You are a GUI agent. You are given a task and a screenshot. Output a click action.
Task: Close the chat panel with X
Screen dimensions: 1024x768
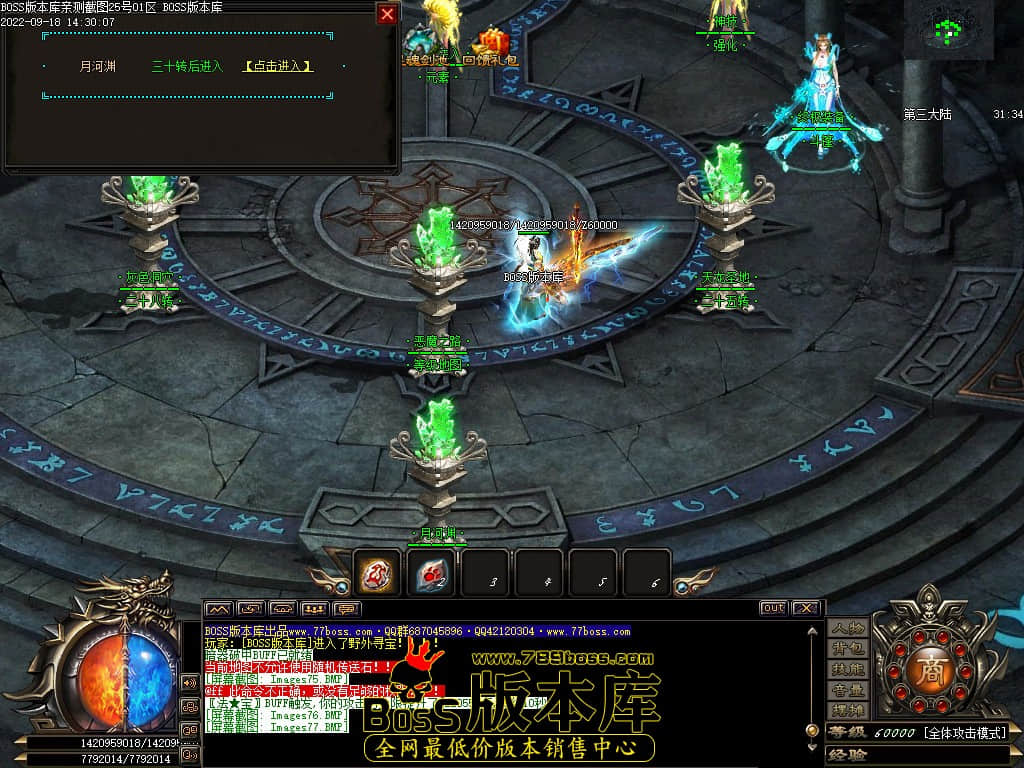coord(803,608)
